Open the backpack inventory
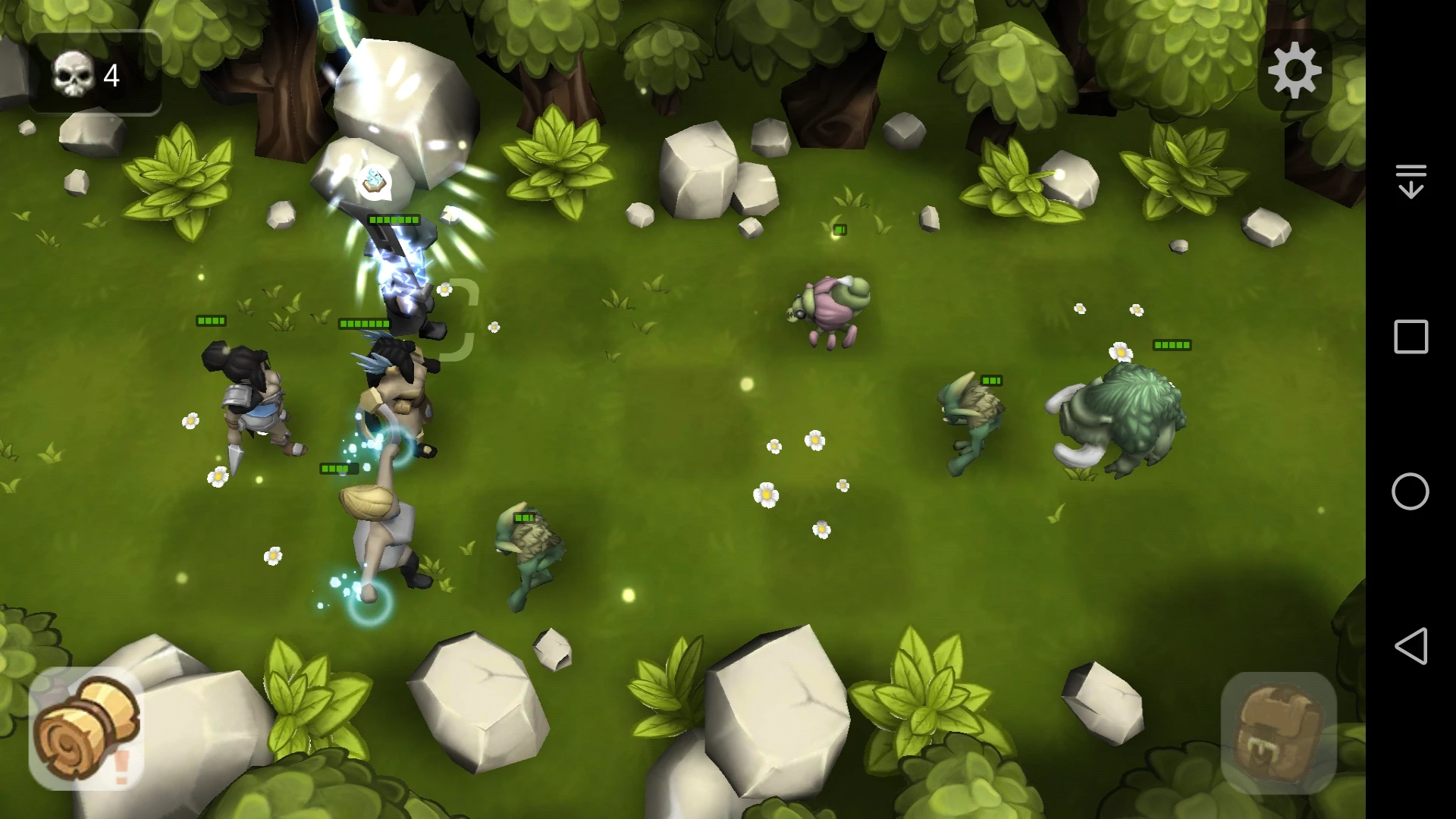1456x819 pixels. click(1279, 732)
